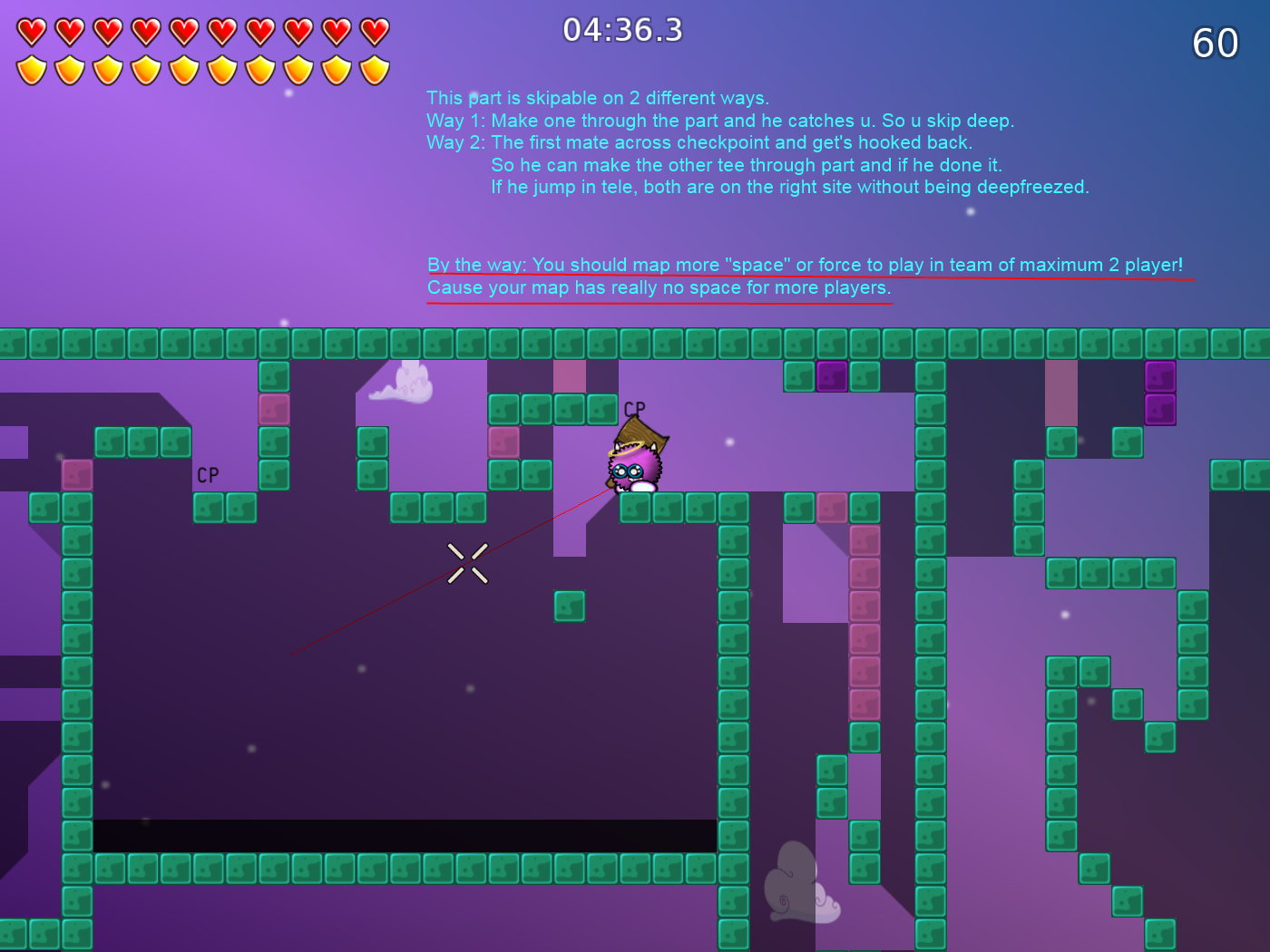Click the score counter showing 60

pos(1214,44)
